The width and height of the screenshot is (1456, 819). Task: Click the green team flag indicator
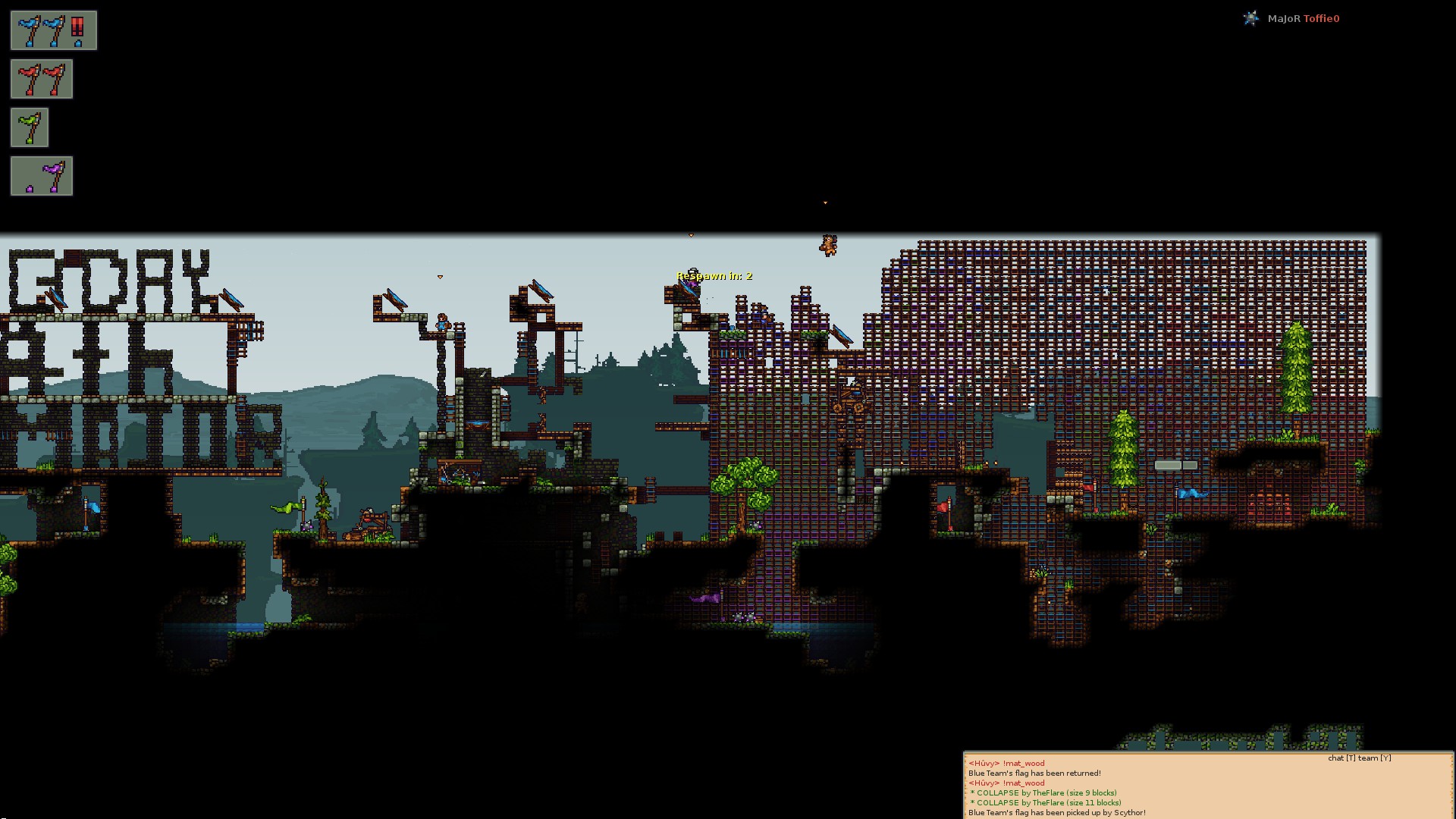pos(30,127)
